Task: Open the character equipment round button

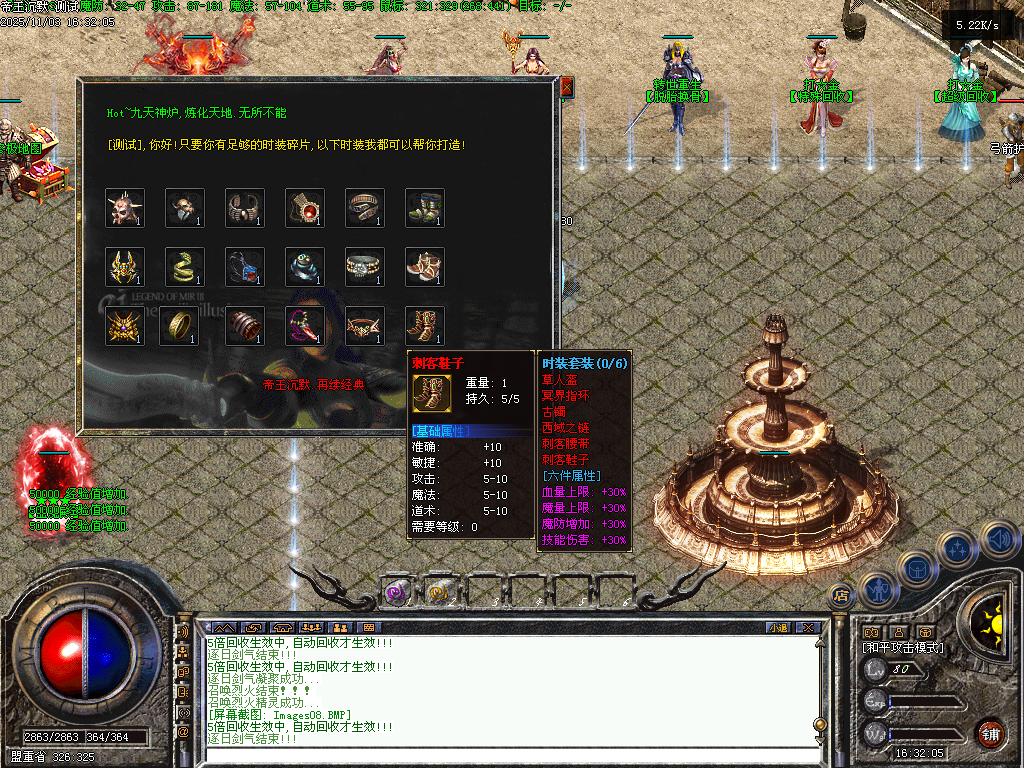Action: pos(877,589)
